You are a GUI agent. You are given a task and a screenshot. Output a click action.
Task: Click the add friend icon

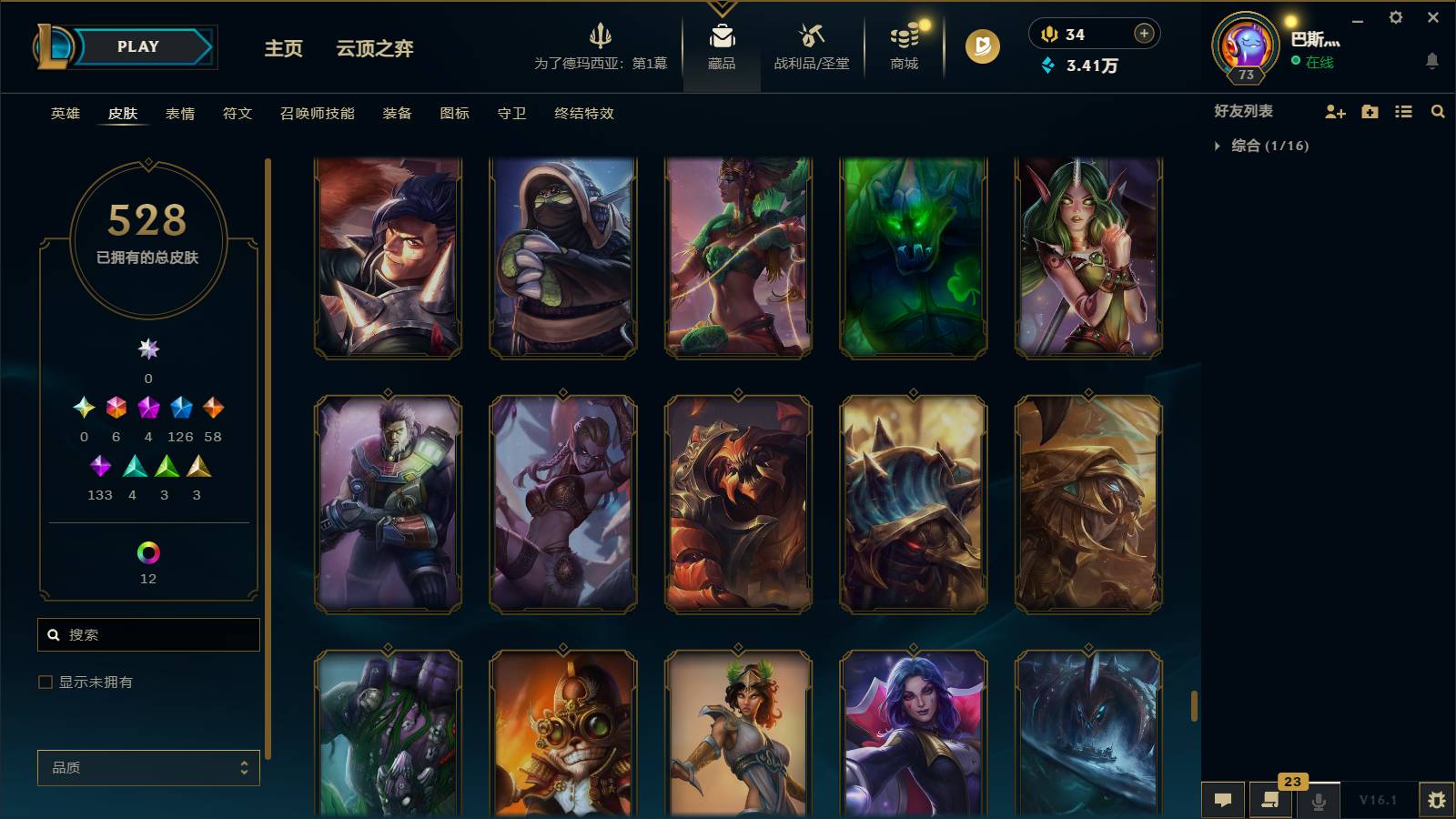click(1335, 112)
